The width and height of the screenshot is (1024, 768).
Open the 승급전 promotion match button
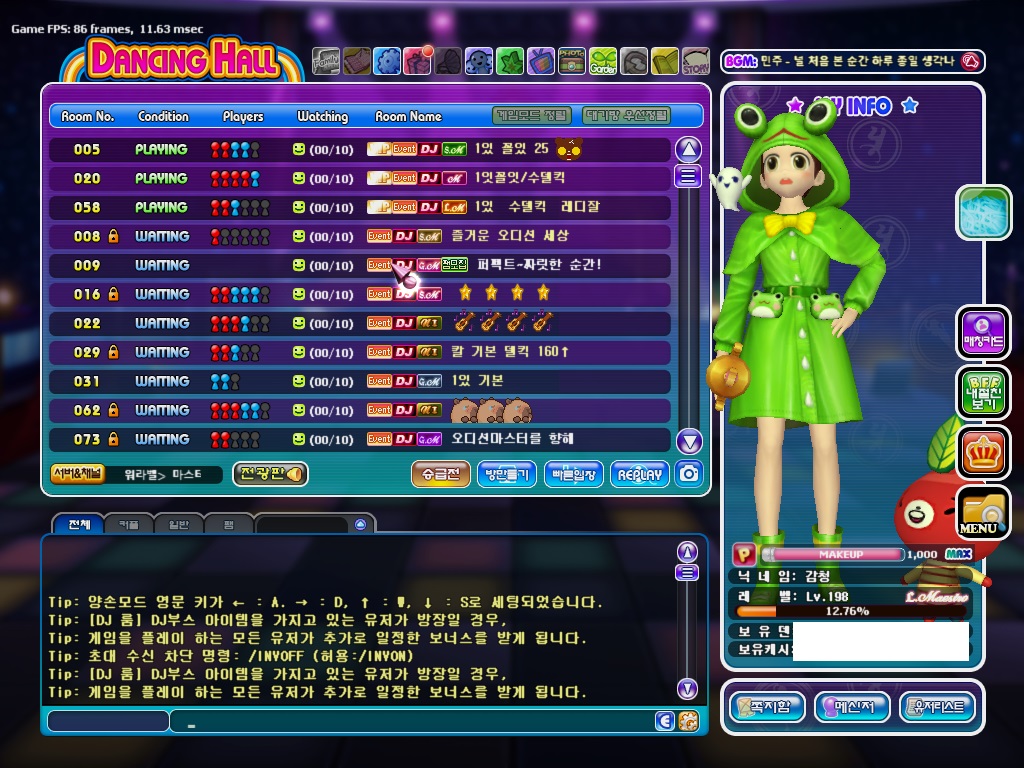(x=440, y=474)
